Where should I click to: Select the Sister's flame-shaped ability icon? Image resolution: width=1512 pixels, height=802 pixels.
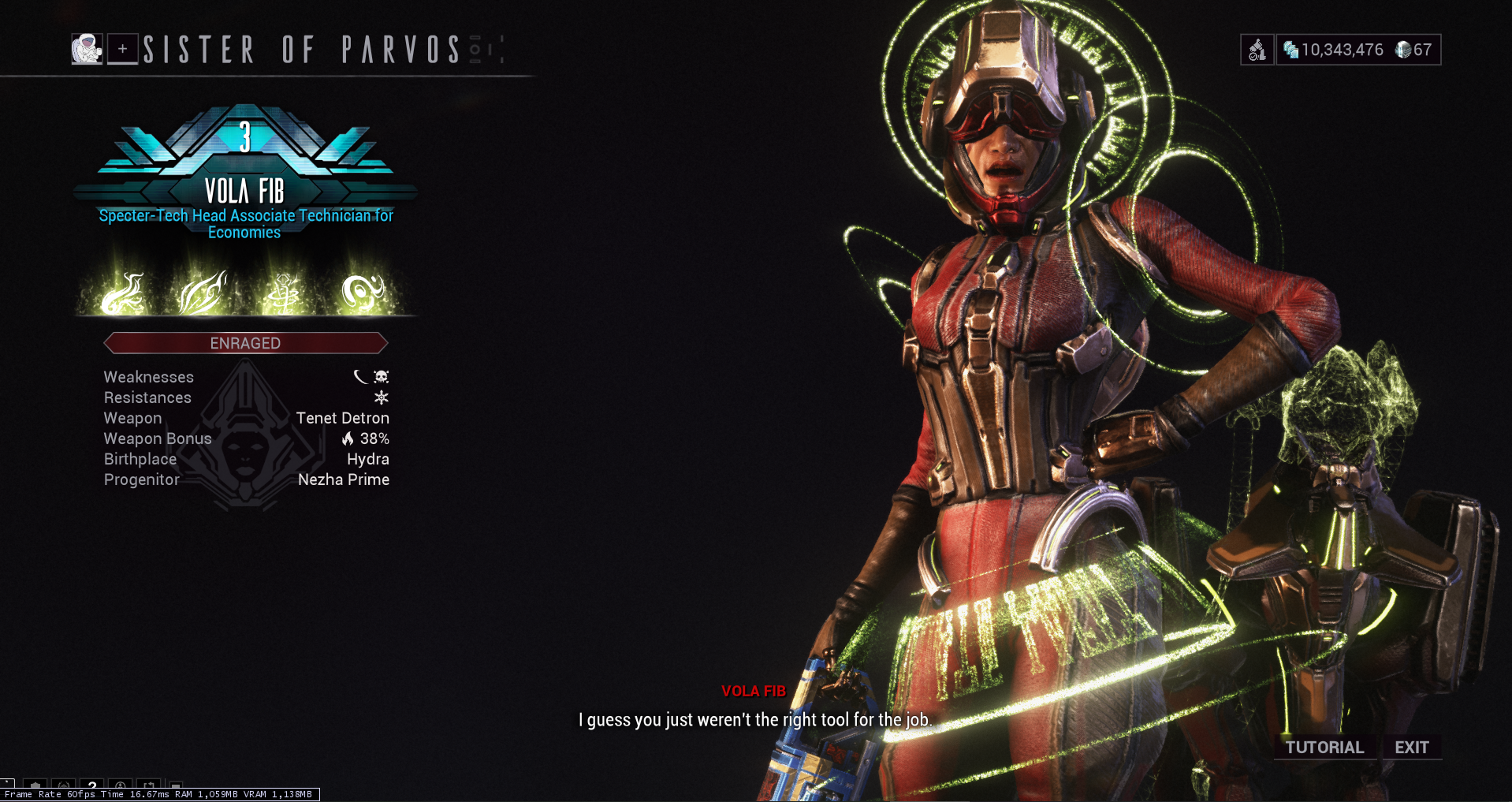pos(124,293)
